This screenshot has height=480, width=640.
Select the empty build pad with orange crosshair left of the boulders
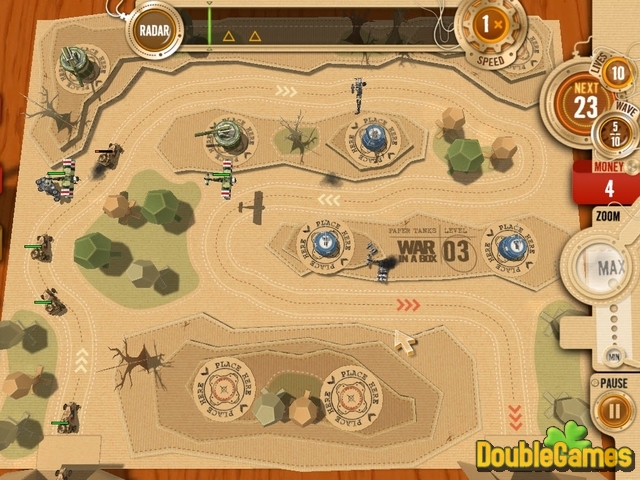(x=223, y=385)
